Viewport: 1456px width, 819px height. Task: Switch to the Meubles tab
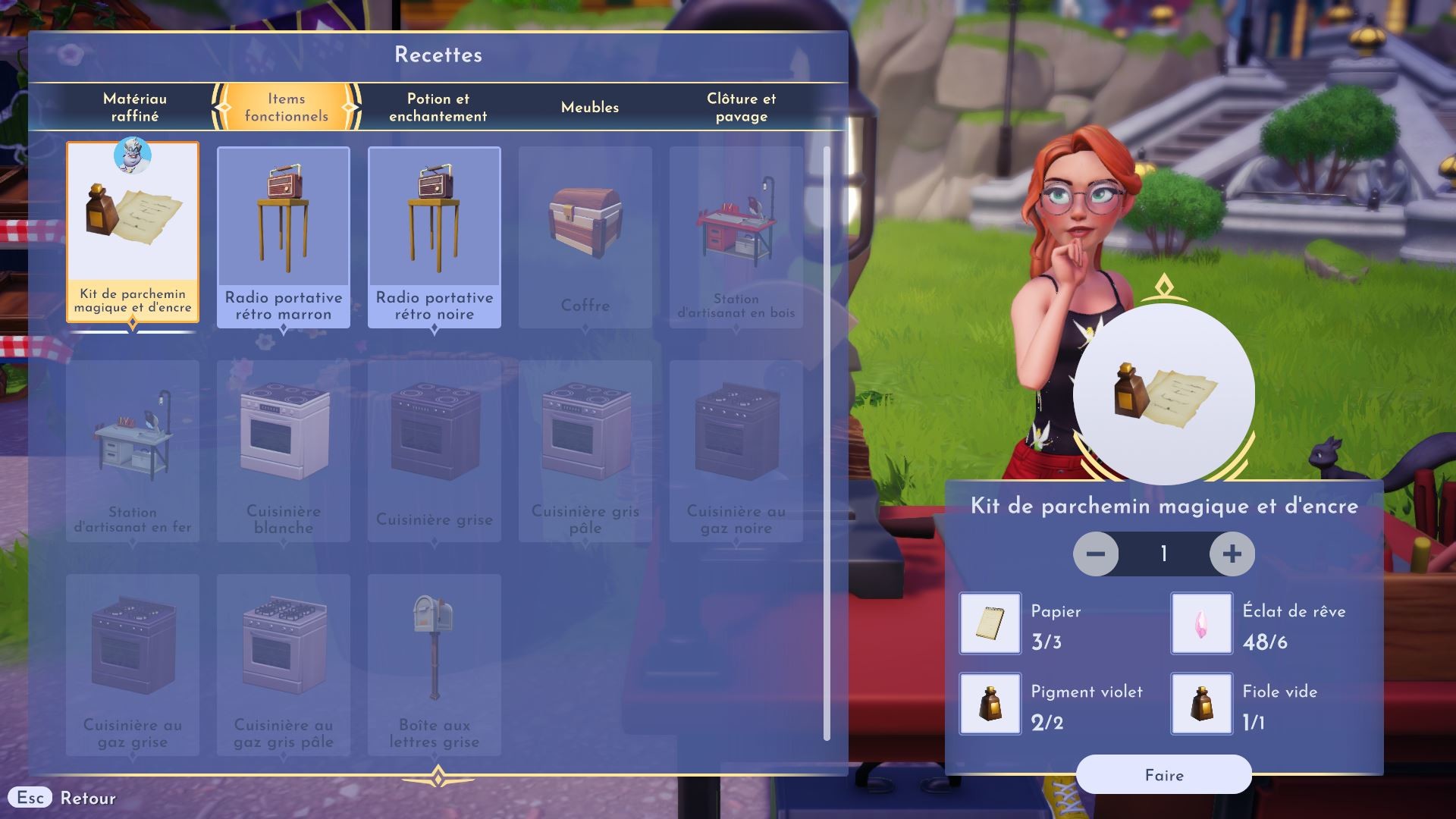click(589, 107)
